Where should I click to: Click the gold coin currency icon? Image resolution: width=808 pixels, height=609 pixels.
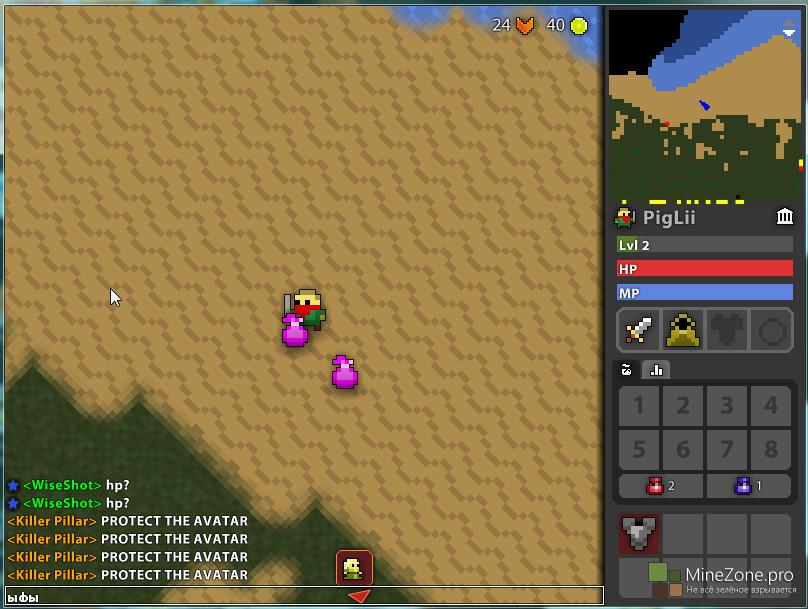point(579,26)
